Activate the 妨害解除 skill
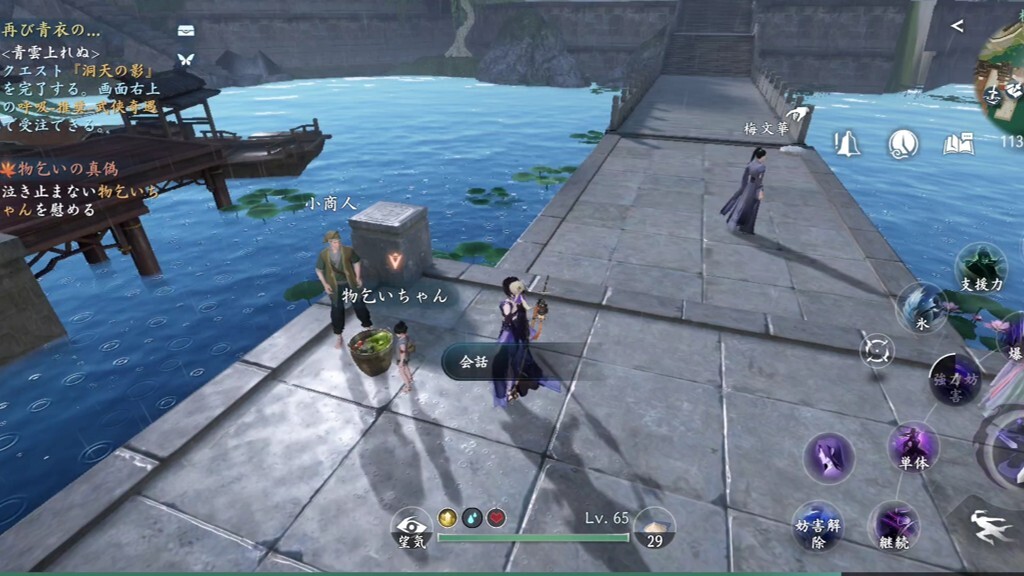Image resolution: width=1024 pixels, height=576 pixels. [x=817, y=525]
